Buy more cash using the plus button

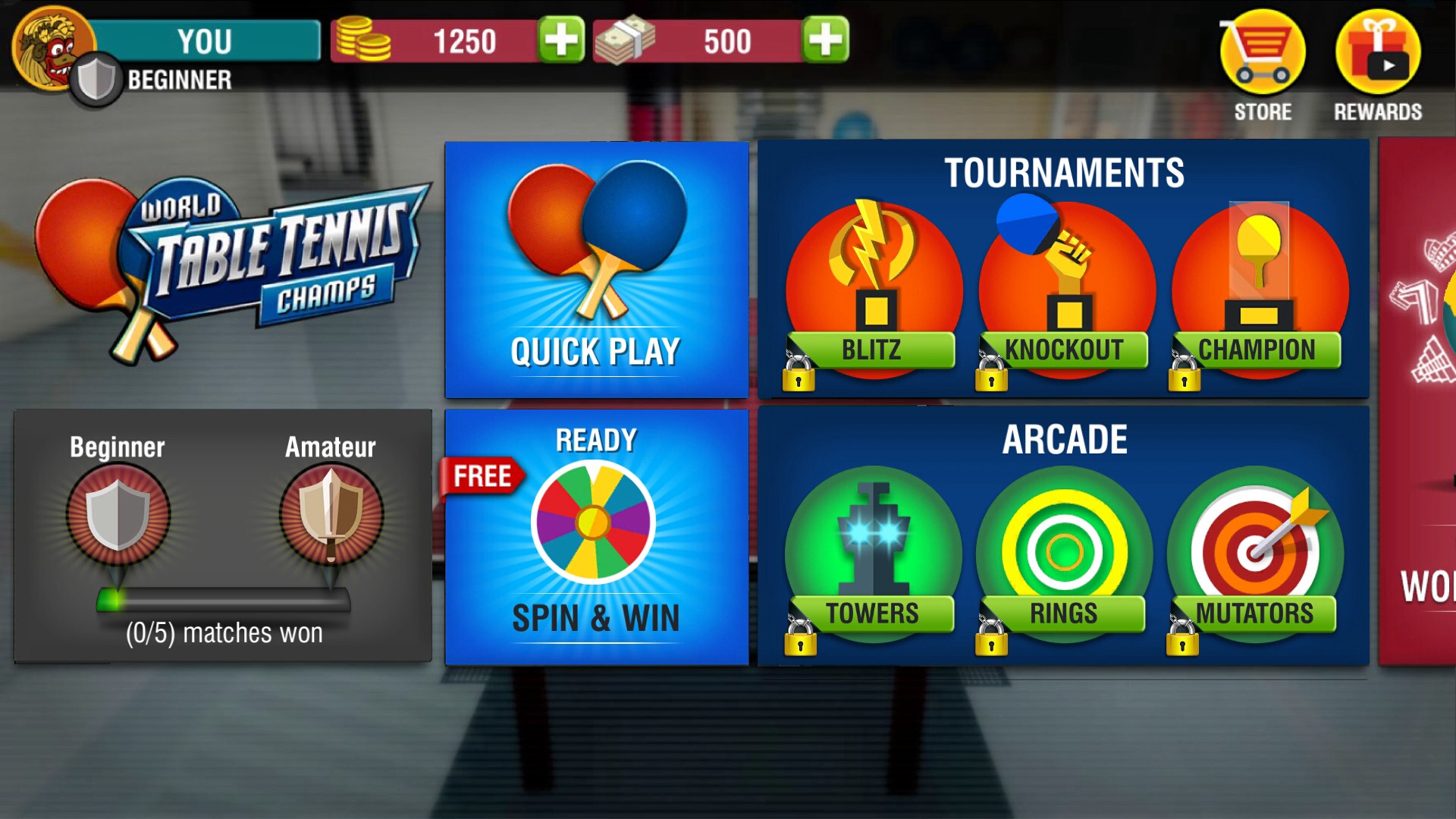pos(825,39)
